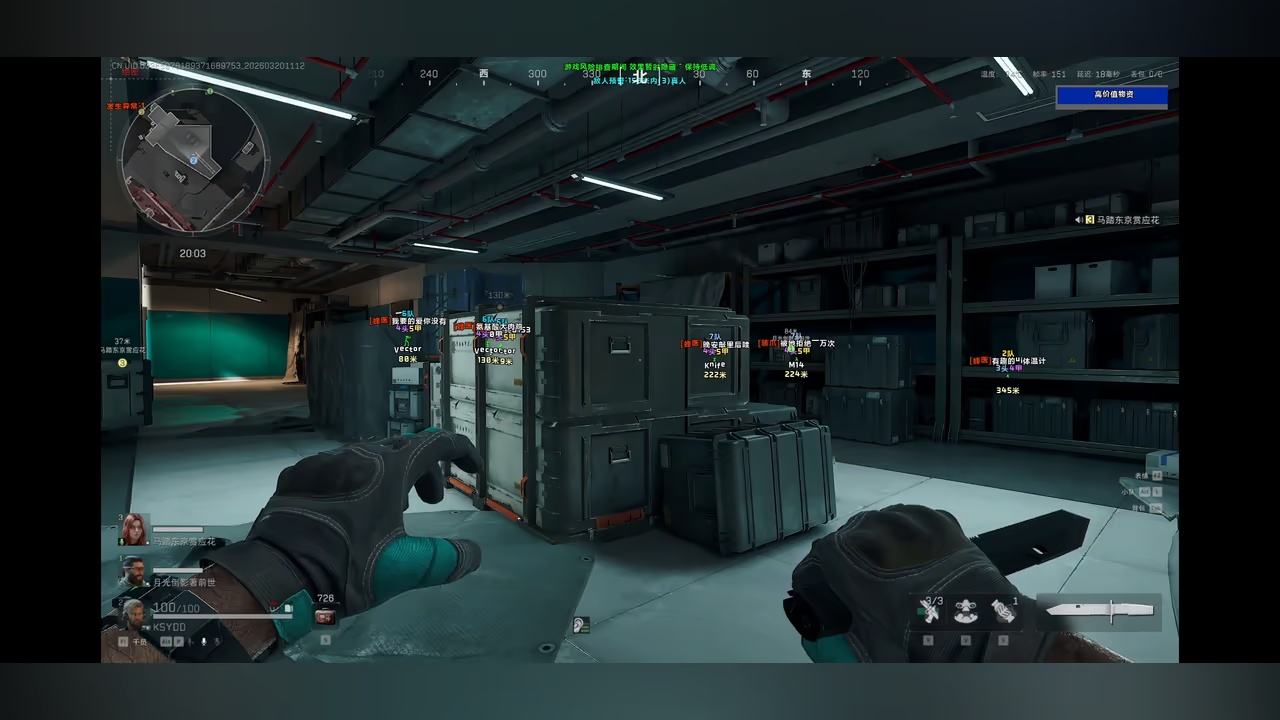Use the 3/3 throwing knife gadget
Image resolution: width=1280 pixels, height=720 pixels.
click(x=929, y=611)
